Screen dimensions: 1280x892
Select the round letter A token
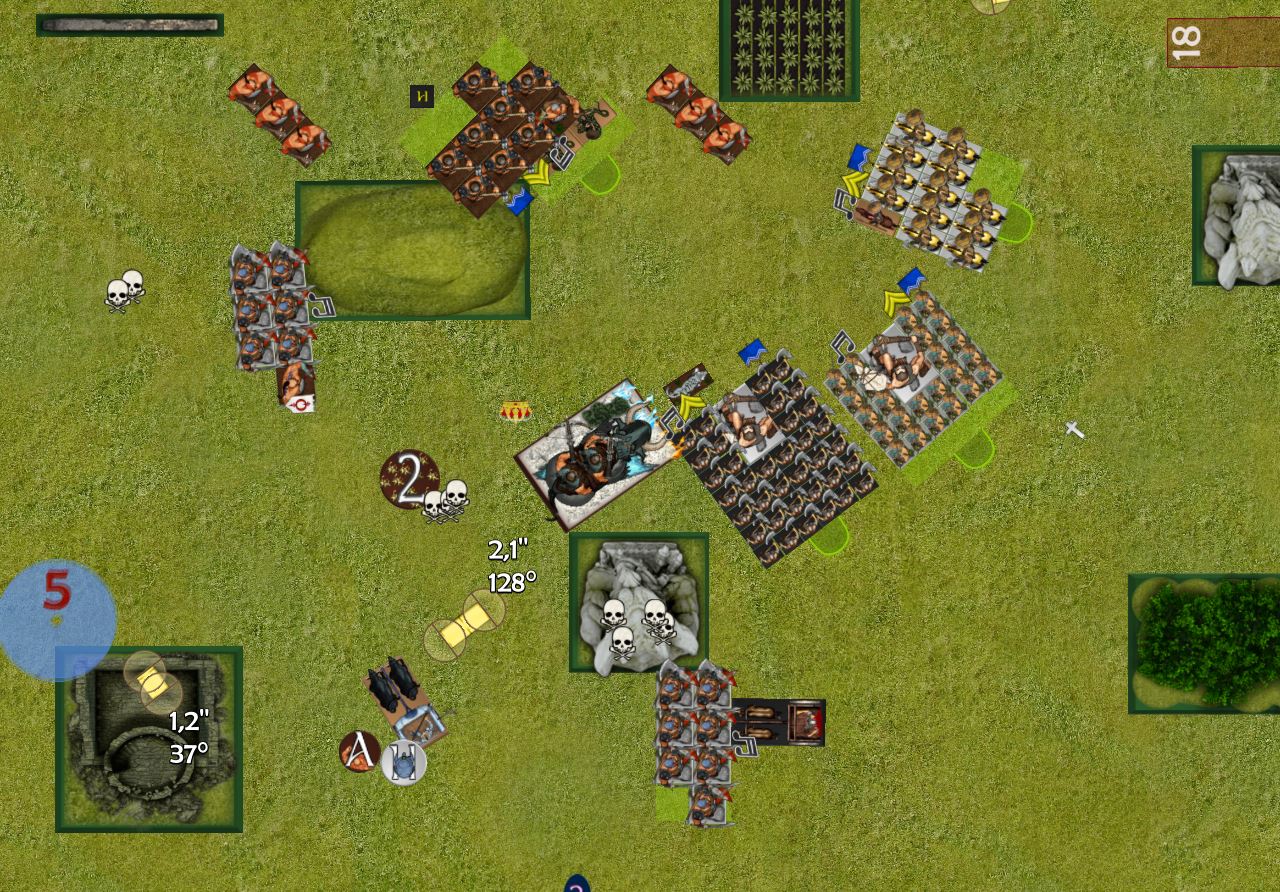(359, 751)
